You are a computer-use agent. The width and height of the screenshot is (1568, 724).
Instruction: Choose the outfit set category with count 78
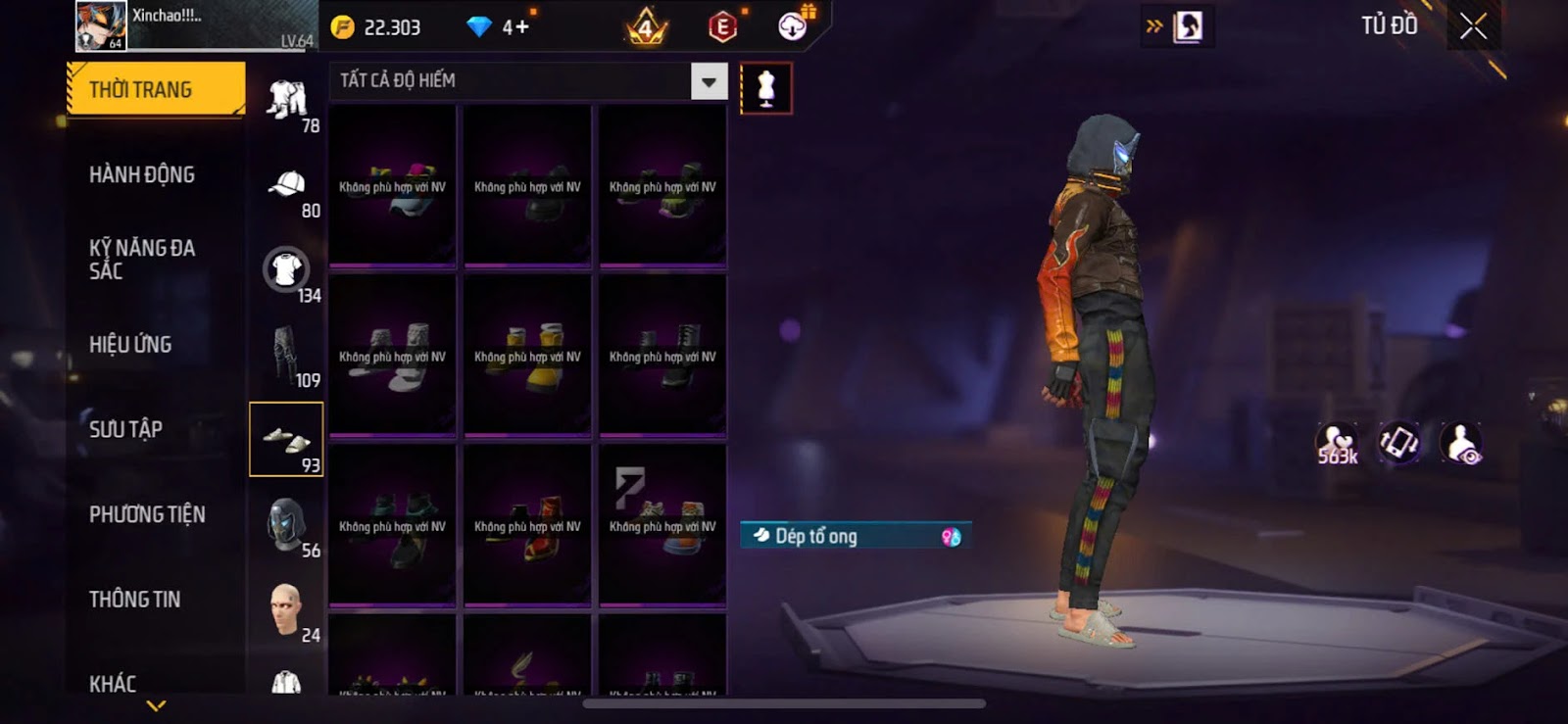(x=287, y=101)
